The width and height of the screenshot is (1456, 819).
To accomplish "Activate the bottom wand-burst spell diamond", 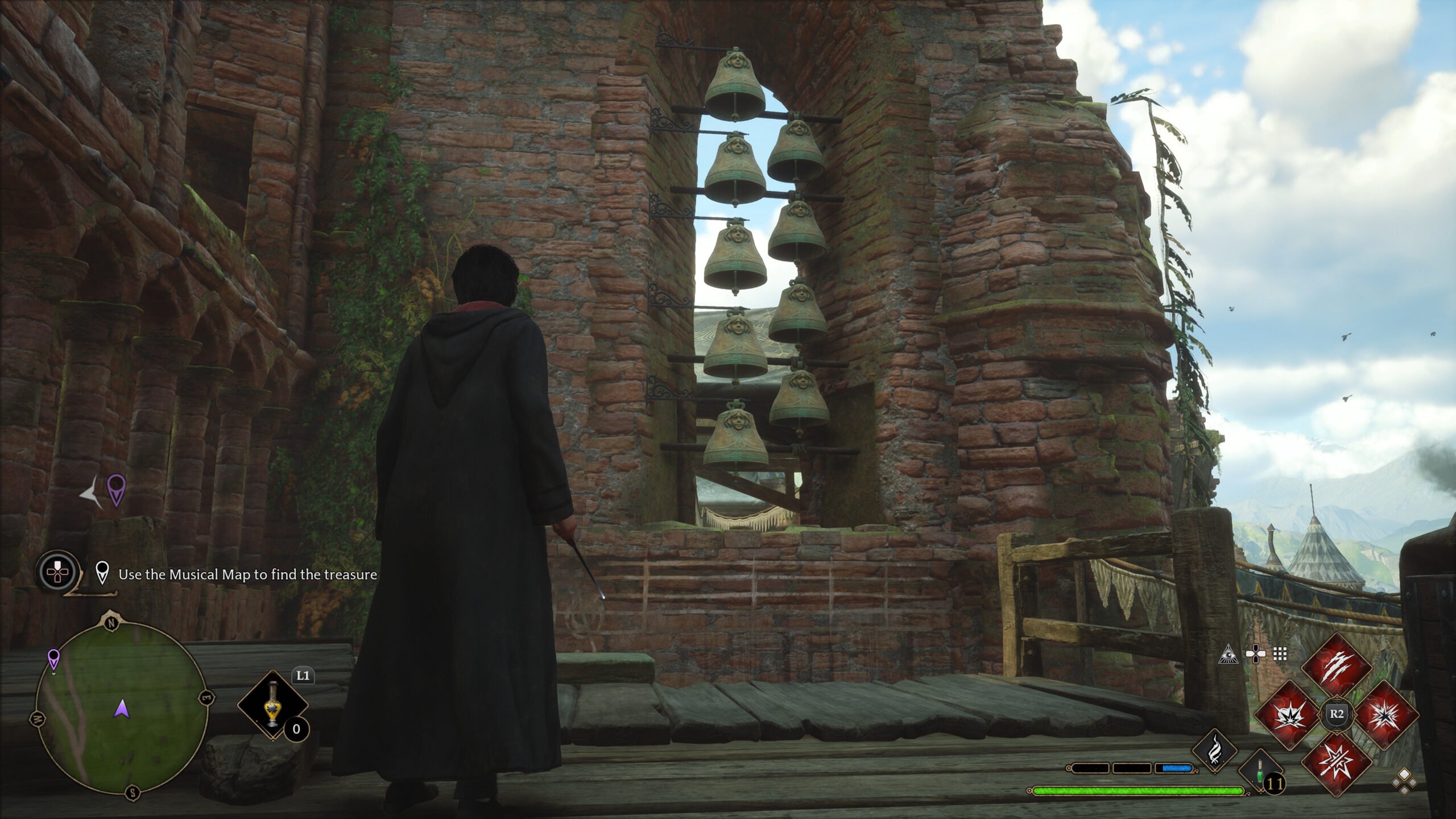I will 1336,763.
